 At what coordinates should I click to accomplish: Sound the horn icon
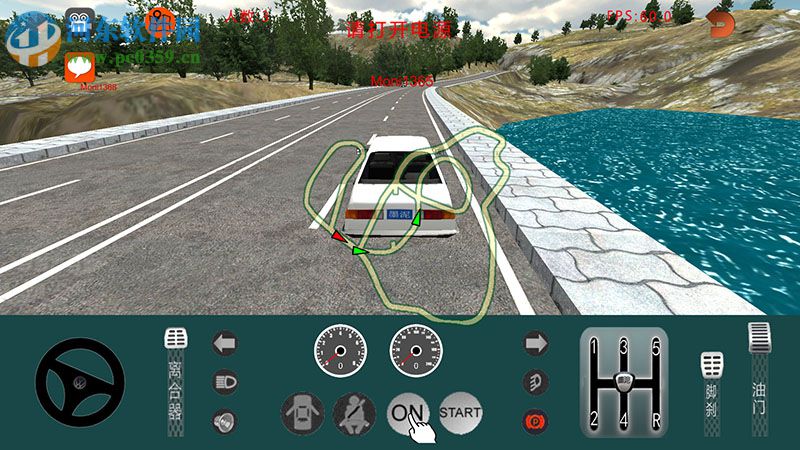tap(225, 421)
